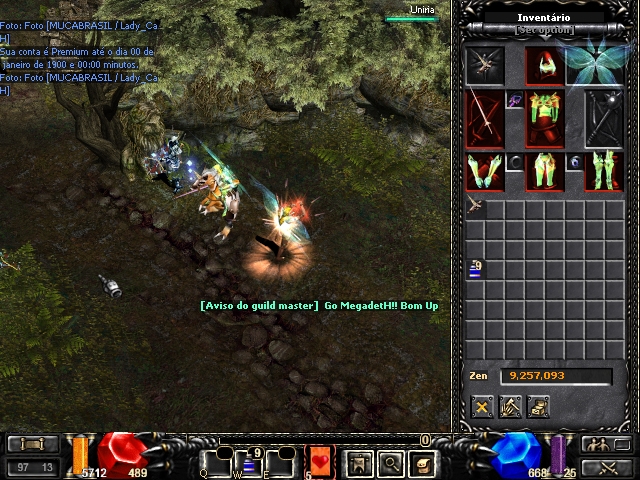Open the character info button on bottom bar
The height and width of the screenshot is (480, 640).
(x=357, y=463)
